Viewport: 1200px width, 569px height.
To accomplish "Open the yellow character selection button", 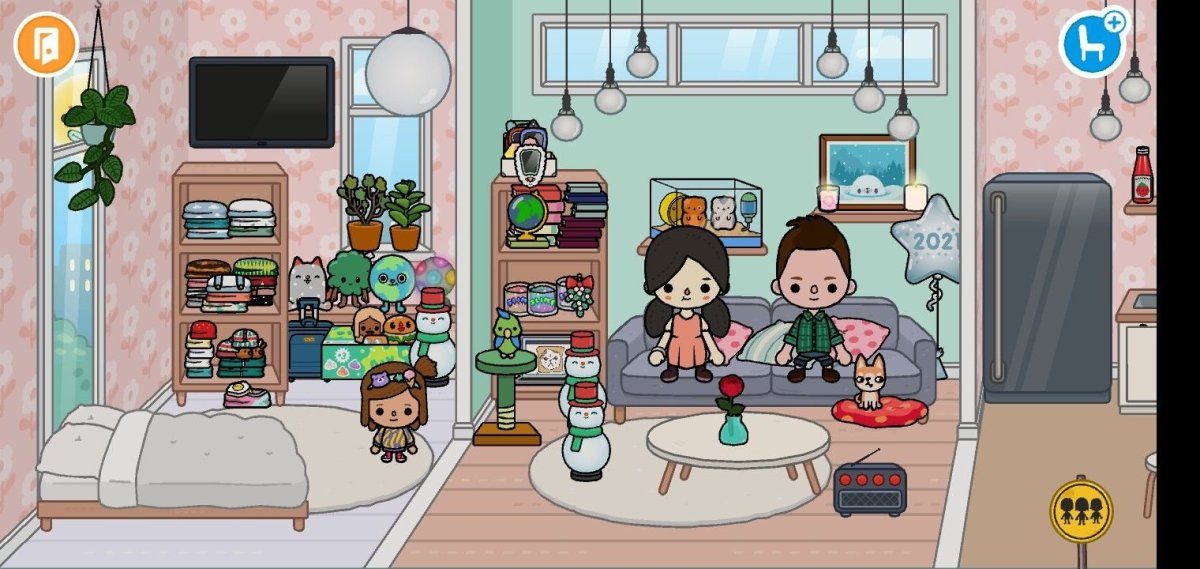I will tap(1081, 510).
